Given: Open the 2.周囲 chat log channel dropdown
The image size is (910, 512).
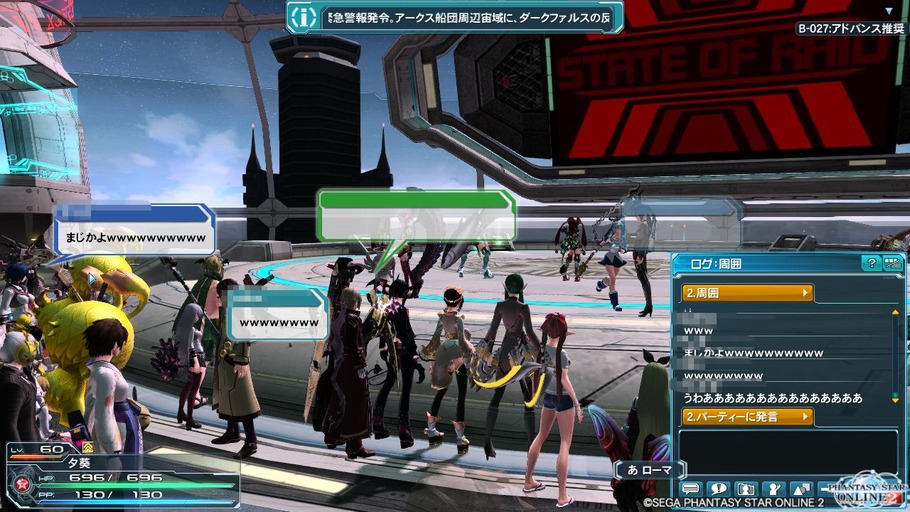Looking at the screenshot, I should click(x=747, y=293).
